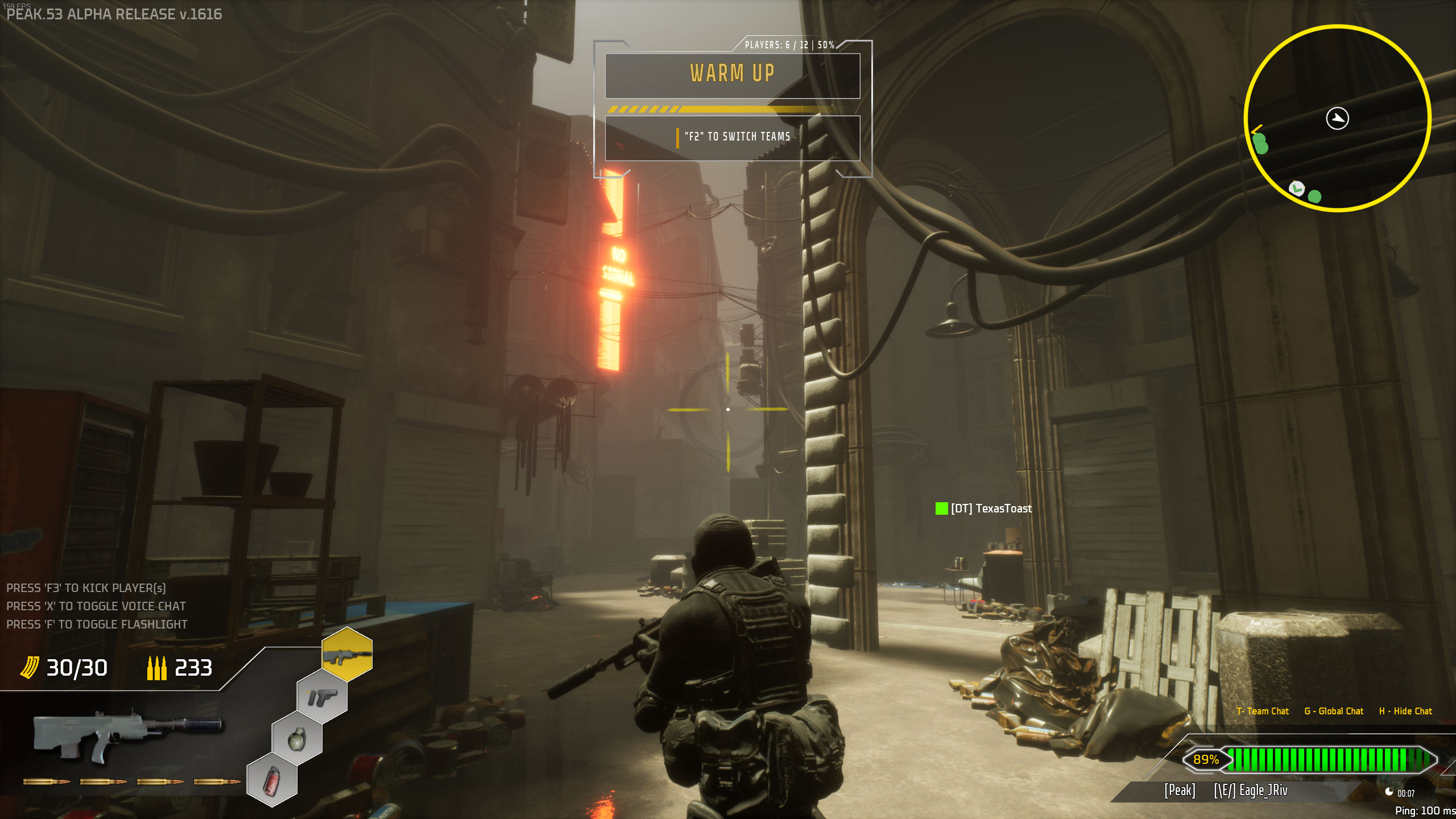Click the TexasToast teammate name tag
Screen dimensions: 1456x819
coord(991,508)
